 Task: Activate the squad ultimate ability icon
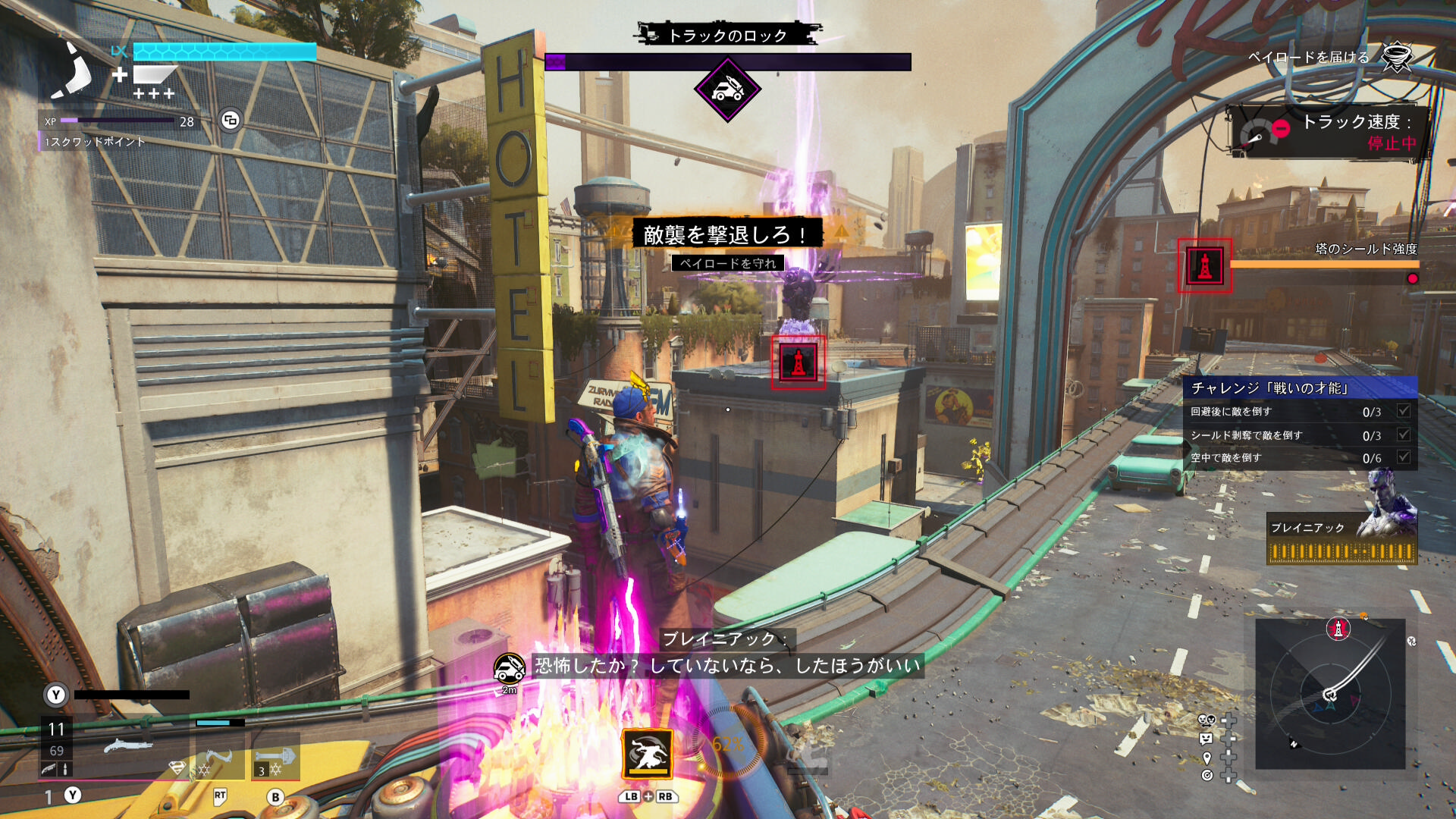pos(648,753)
